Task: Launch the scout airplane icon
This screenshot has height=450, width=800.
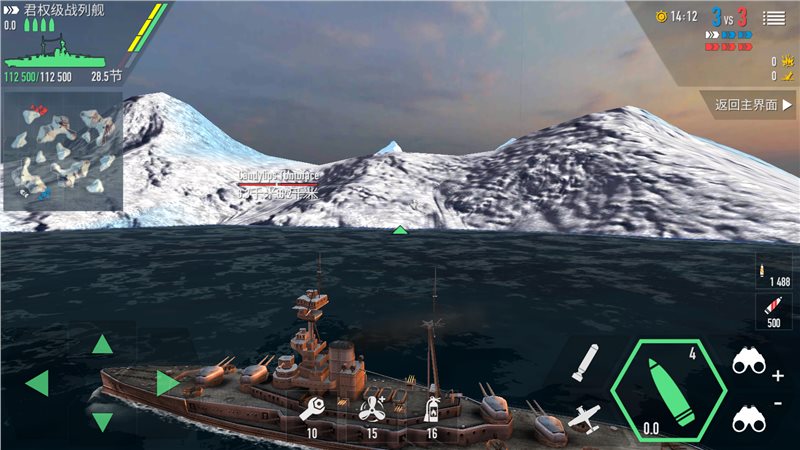Action: 585,418
